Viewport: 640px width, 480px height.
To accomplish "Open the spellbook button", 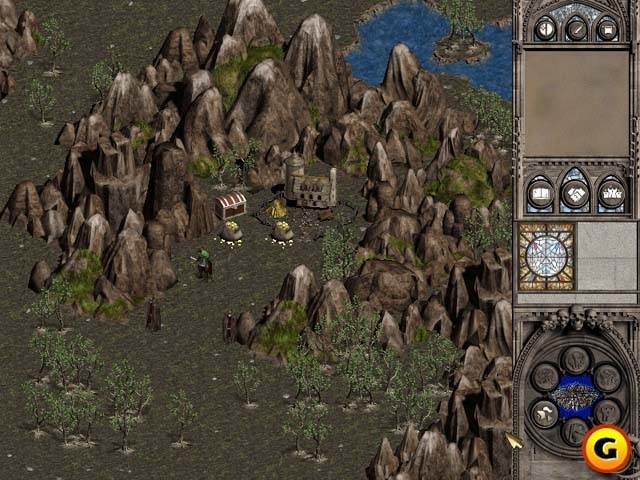I will coord(541,193).
